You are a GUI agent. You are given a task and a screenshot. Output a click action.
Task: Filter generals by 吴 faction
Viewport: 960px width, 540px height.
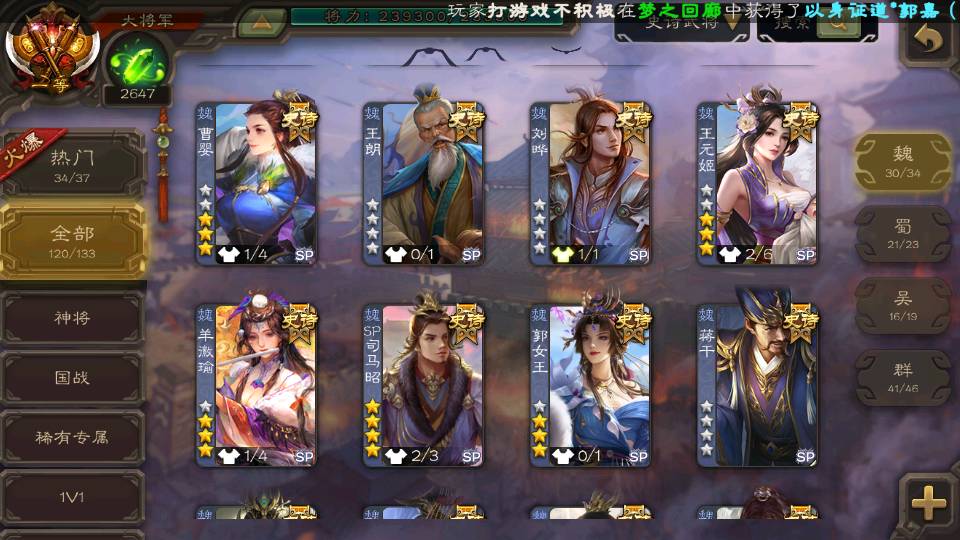click(x=903, y=305)
